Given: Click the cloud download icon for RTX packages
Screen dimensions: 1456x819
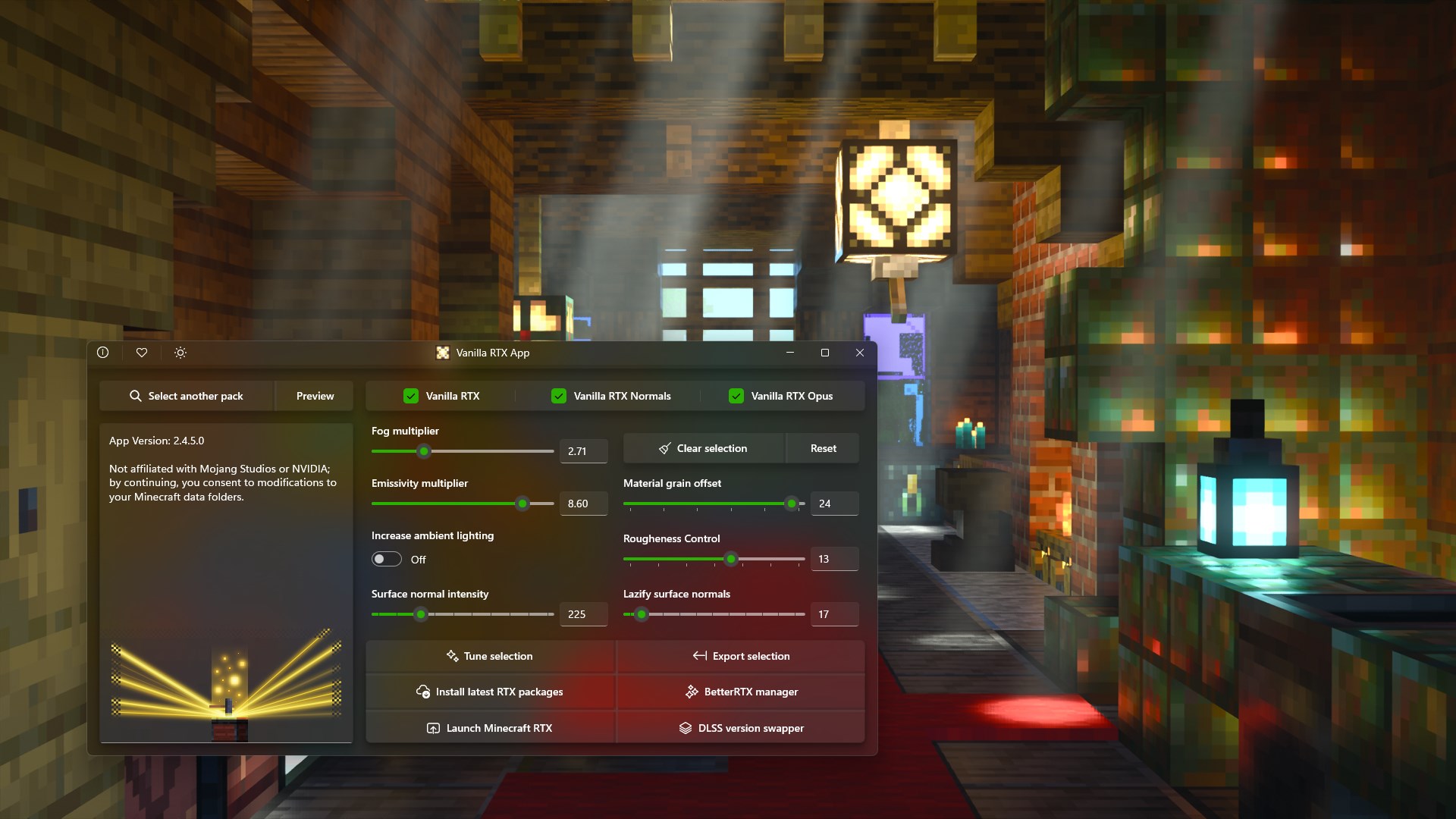Looking at the screenshot, I should click(x=423, y=692).
